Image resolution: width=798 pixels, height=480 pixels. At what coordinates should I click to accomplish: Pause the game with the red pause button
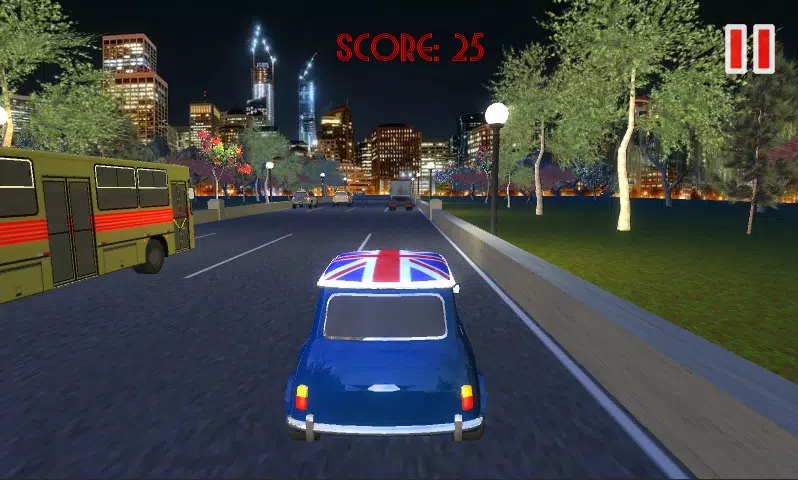[749, 49]
